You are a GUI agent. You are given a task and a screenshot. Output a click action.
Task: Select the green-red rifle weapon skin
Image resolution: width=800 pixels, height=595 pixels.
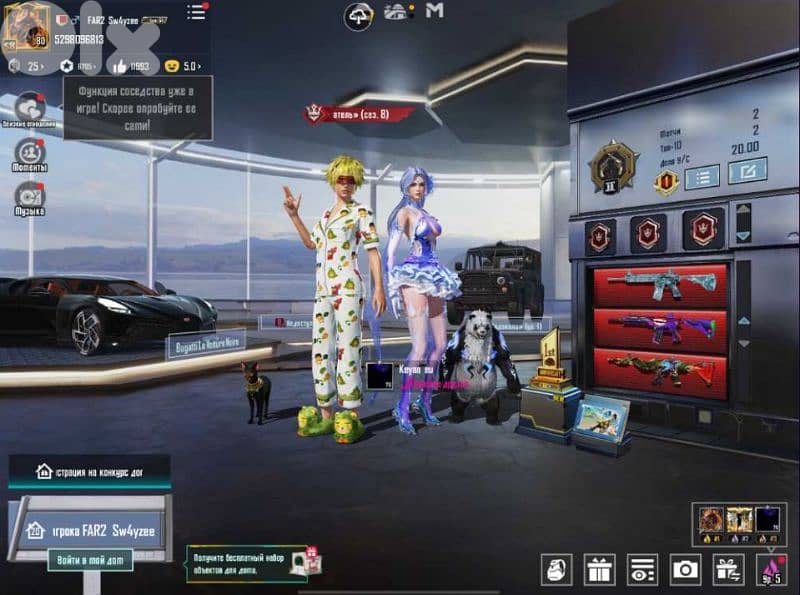click(x=660, y=369)
